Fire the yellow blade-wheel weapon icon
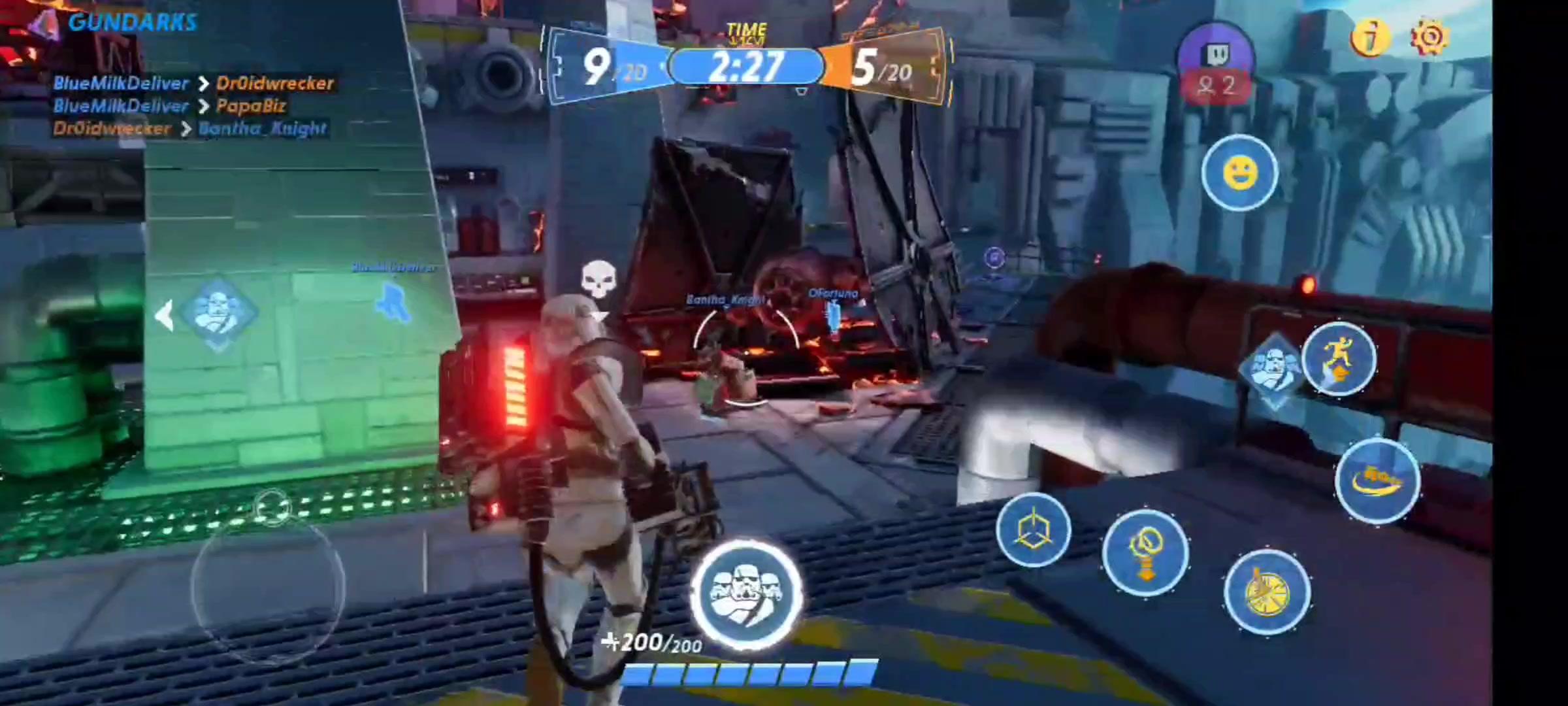 (1266, 590)
